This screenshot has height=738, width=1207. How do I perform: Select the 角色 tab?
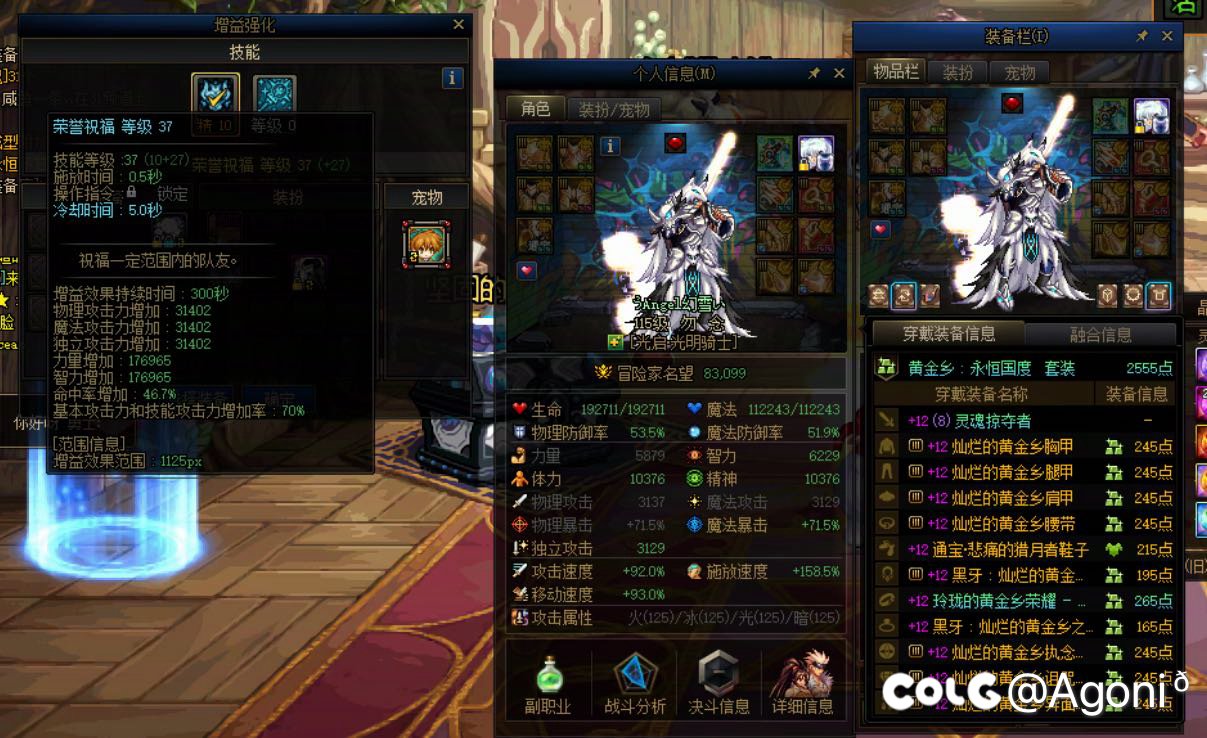(x=536, y=108)
